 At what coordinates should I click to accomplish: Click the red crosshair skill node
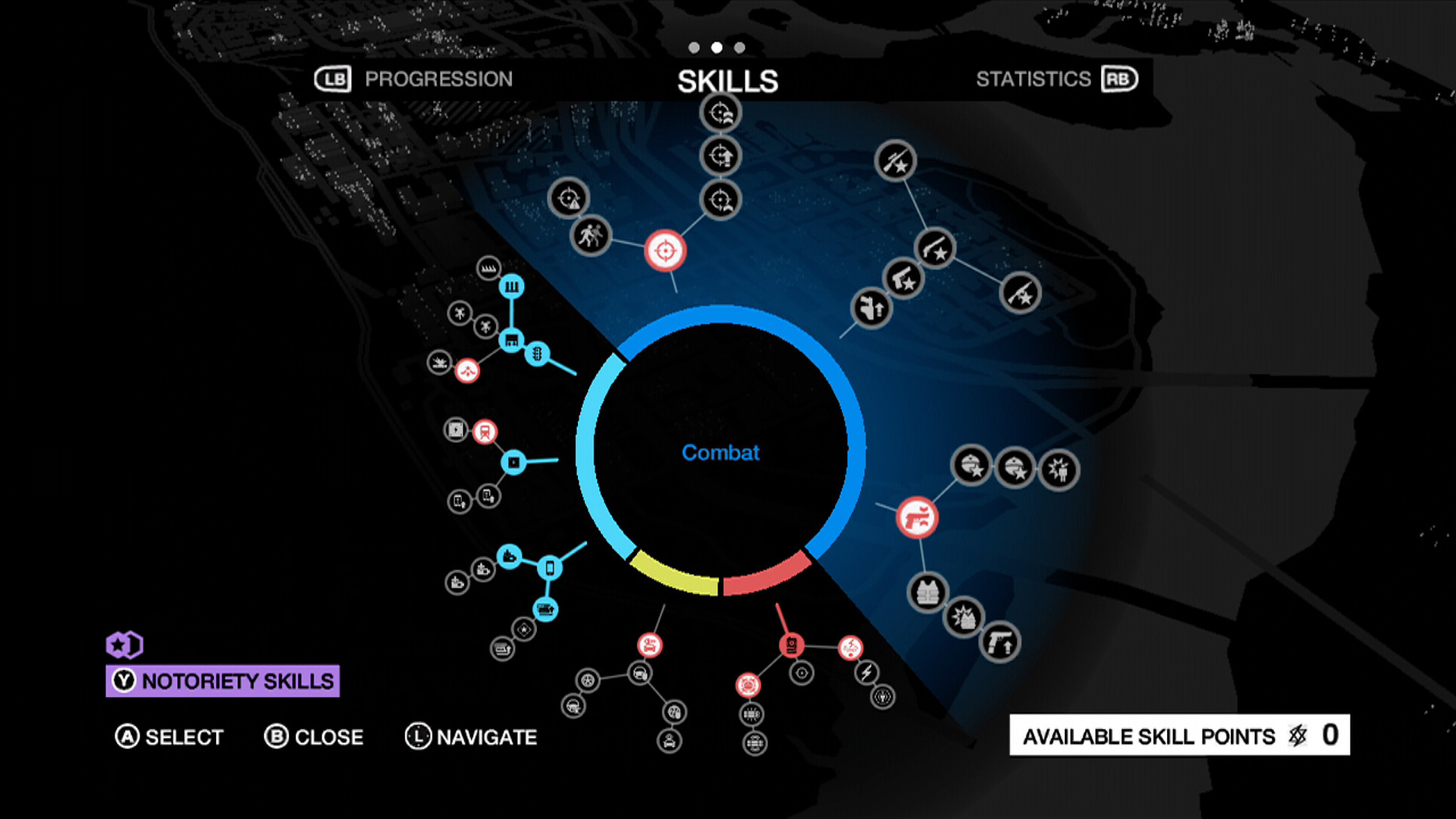click(666, 250)
